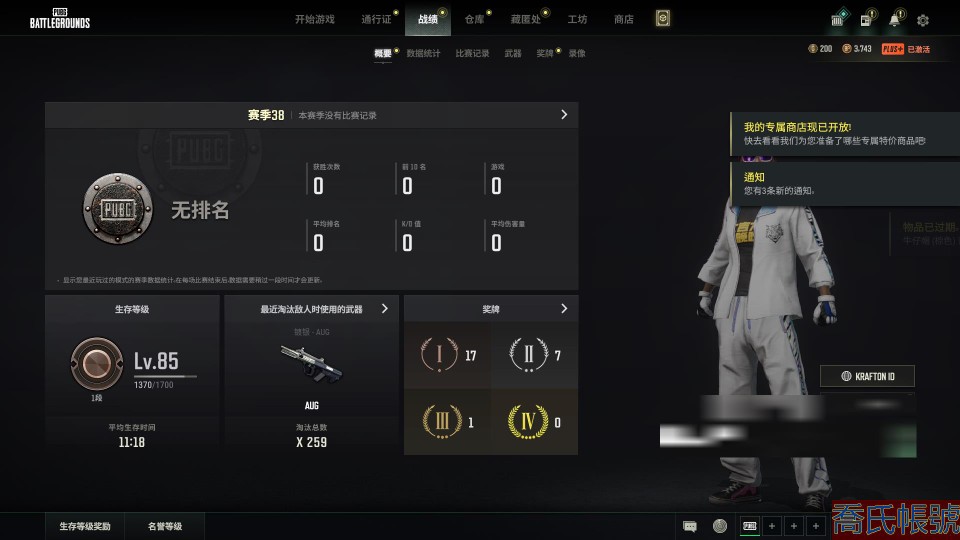This screenshot has width=960, height=540.
Task: Open the 录像 replays sub-tab
Action: (577, 53)
